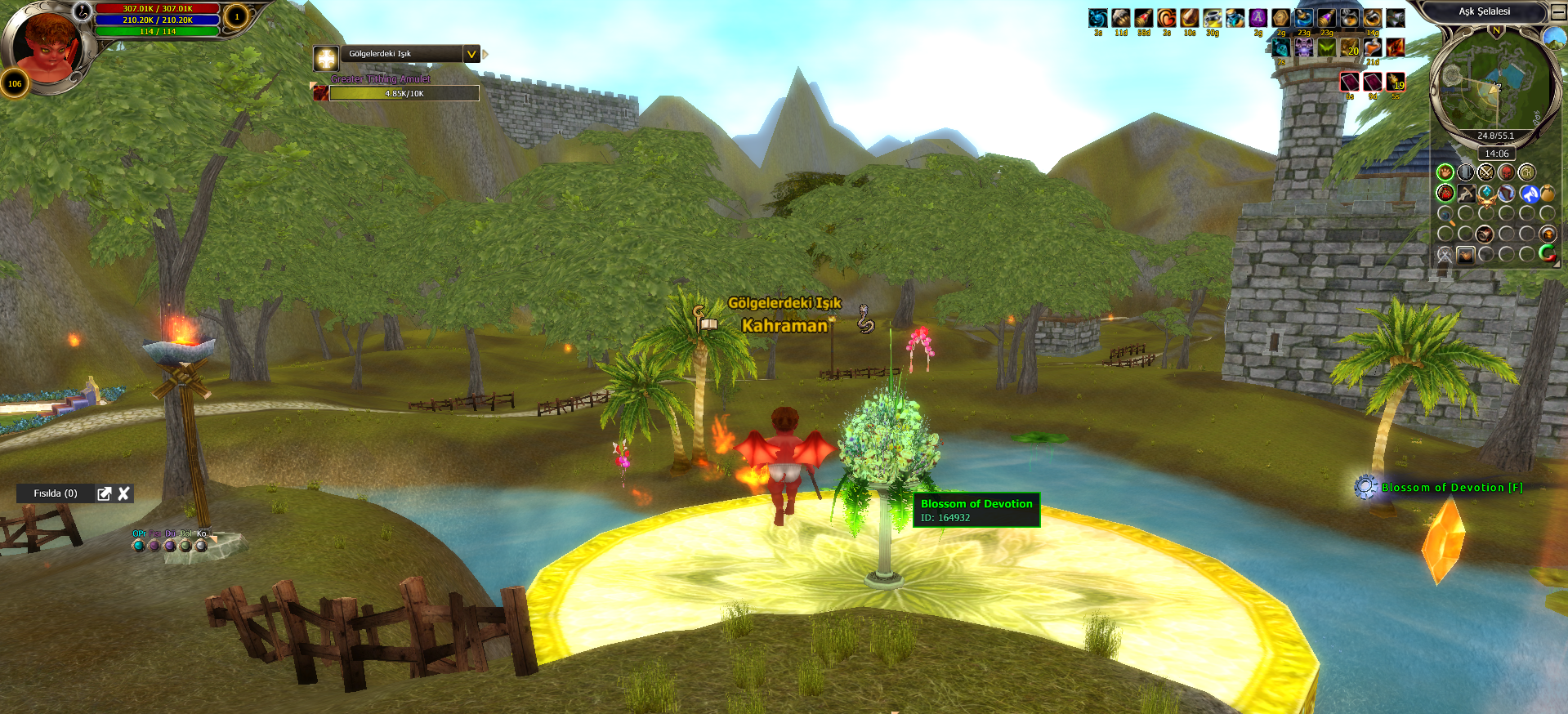Minimize the Aşk Şelalesi minimap panel
The width and height of the screenshot is (1568, 714).
(x=1558, y=12)
